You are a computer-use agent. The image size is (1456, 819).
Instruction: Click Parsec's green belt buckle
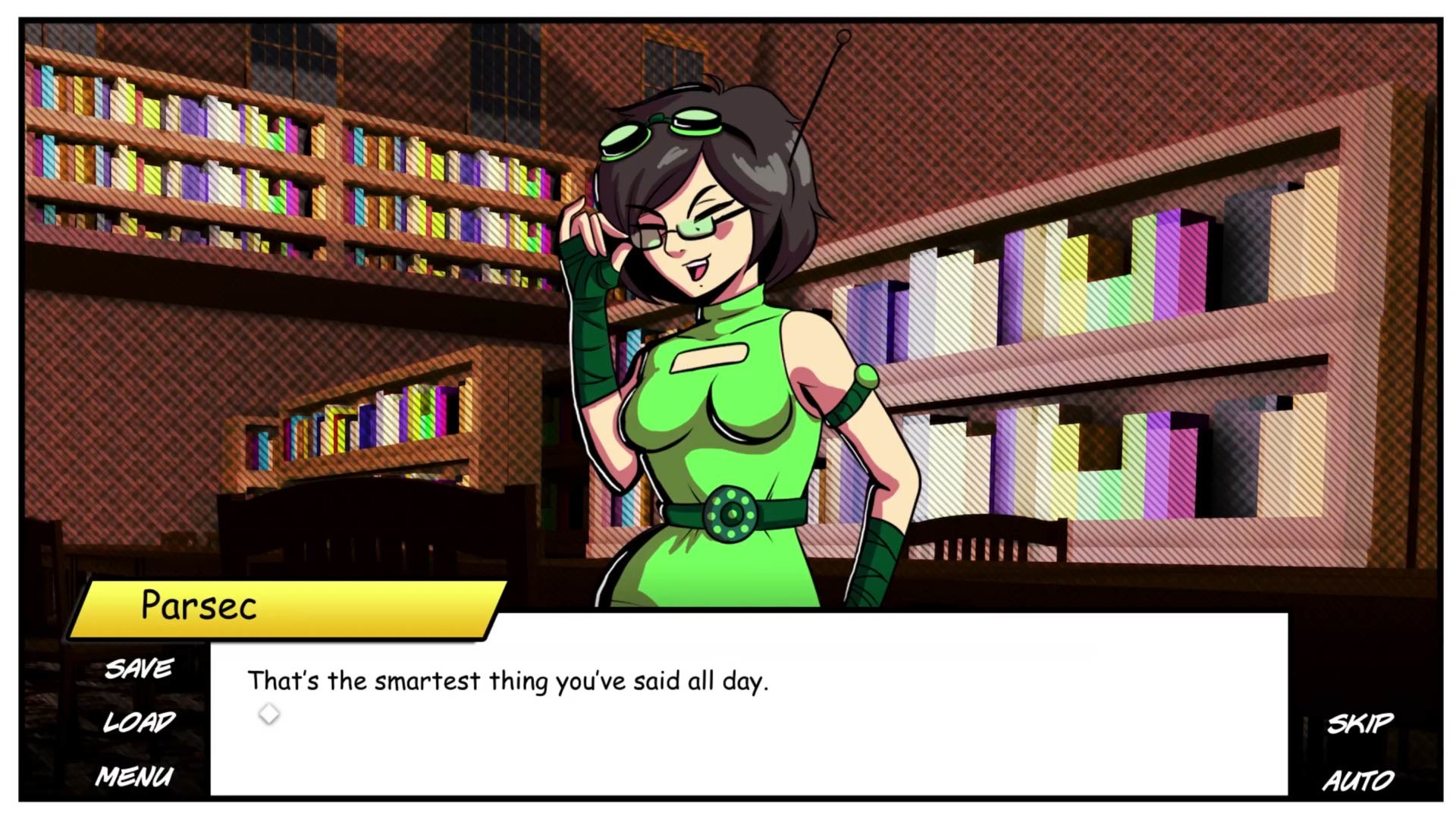pyautogui.click(x=732, y=513)
